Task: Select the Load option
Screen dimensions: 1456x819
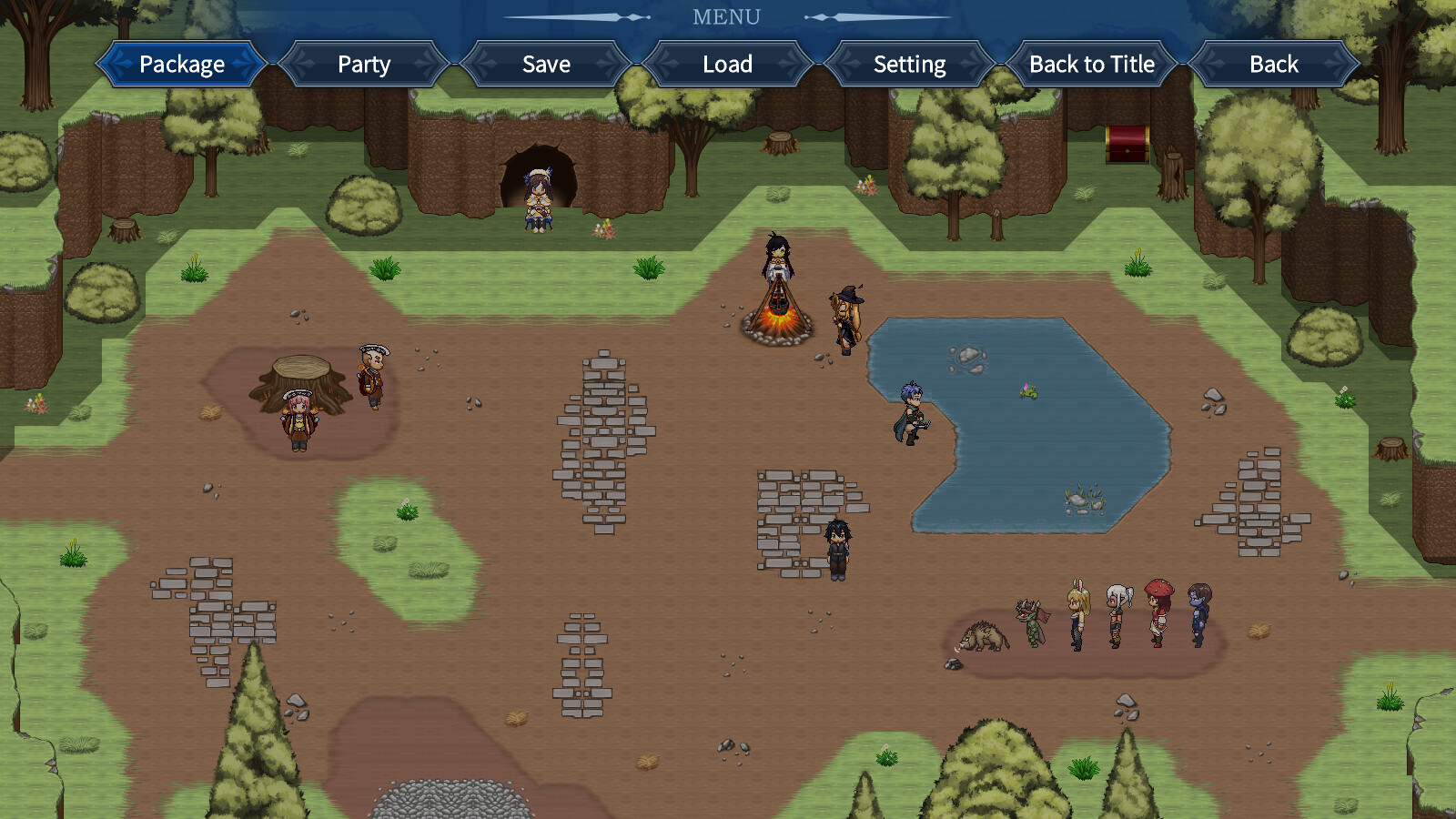Action: 727,64
